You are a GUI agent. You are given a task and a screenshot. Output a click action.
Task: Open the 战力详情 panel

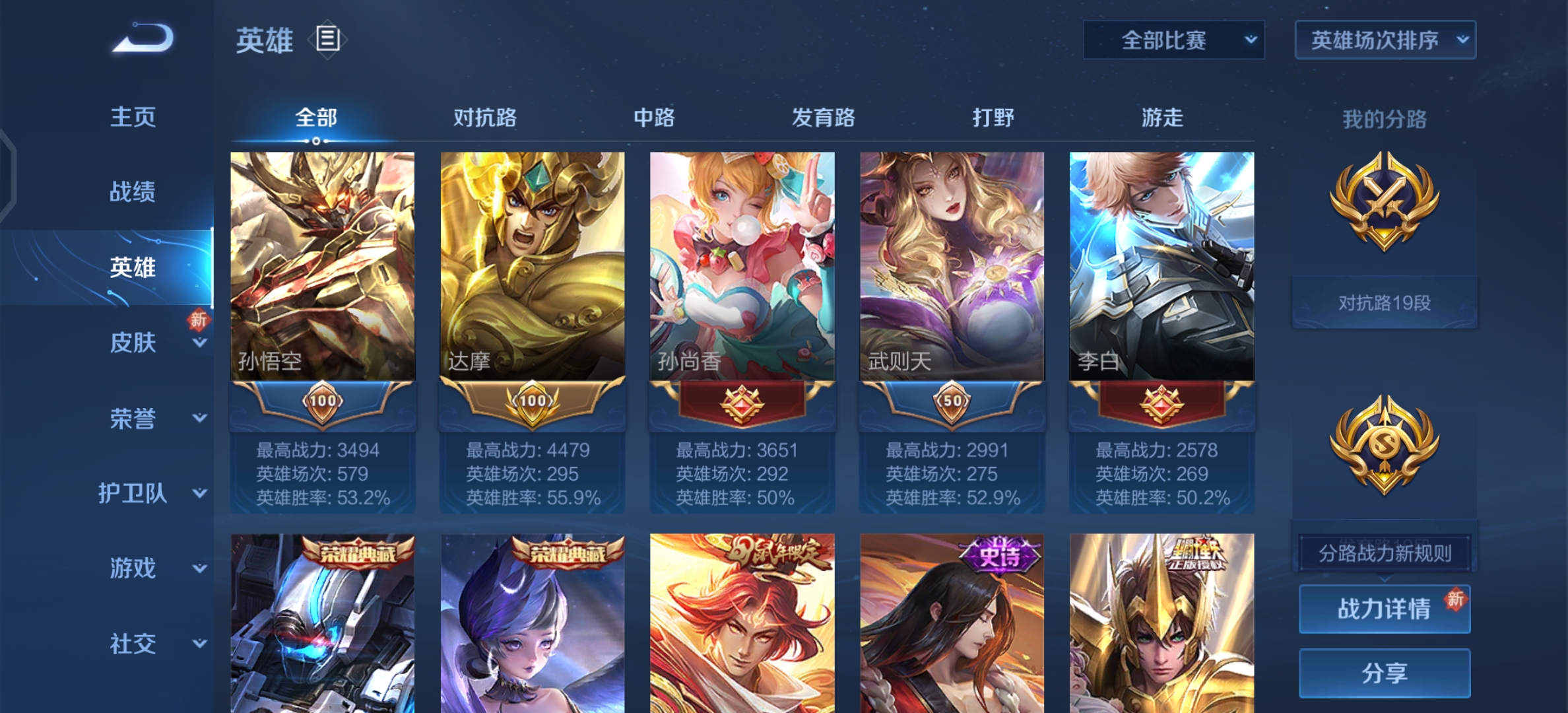coord(1384,609)
